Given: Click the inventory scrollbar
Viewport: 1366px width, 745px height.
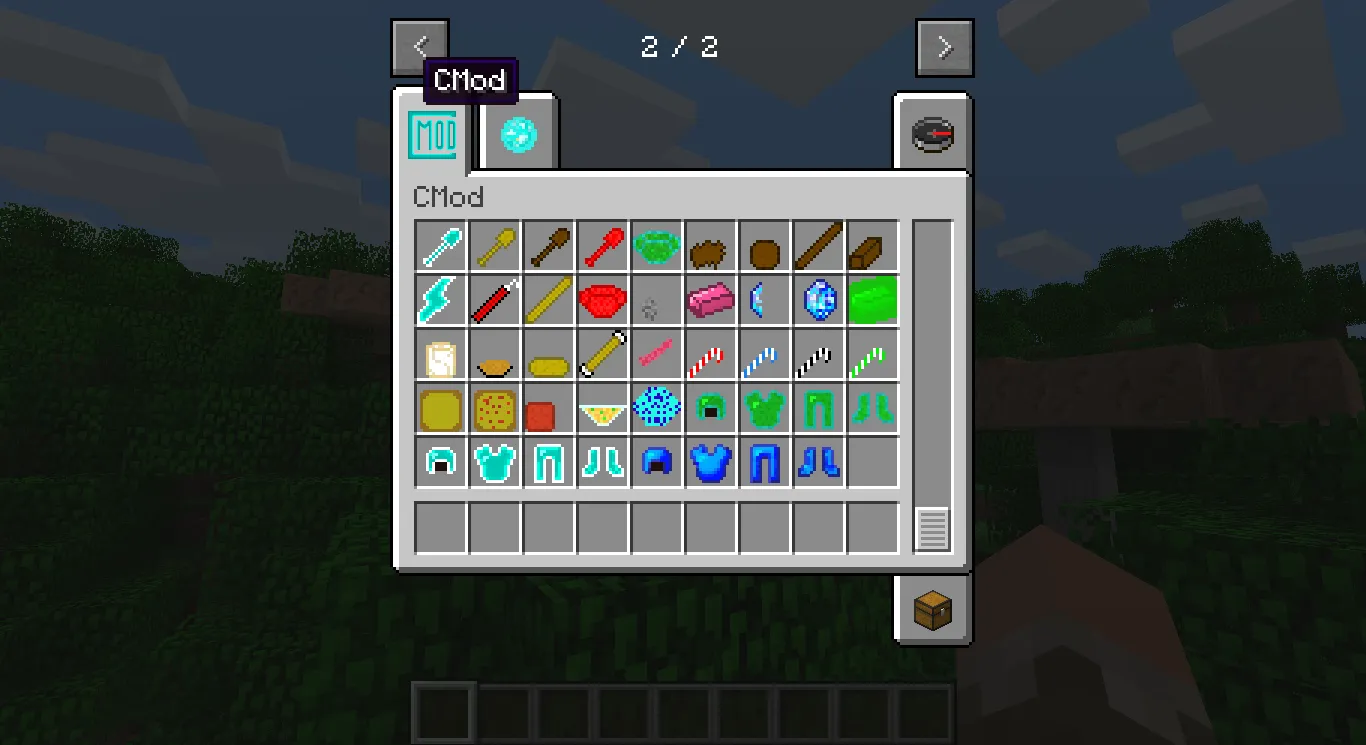Looking at the screenshot, I should click(x=932, y=528).
